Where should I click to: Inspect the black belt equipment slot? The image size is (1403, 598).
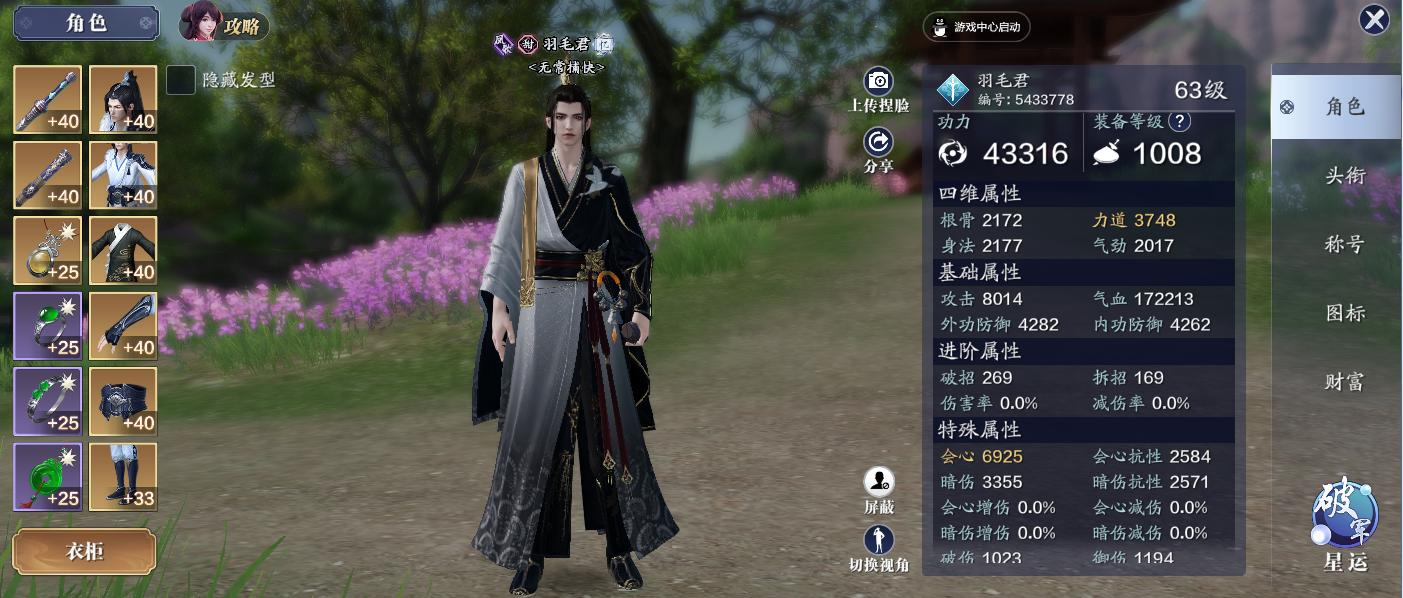click(123, 402)
